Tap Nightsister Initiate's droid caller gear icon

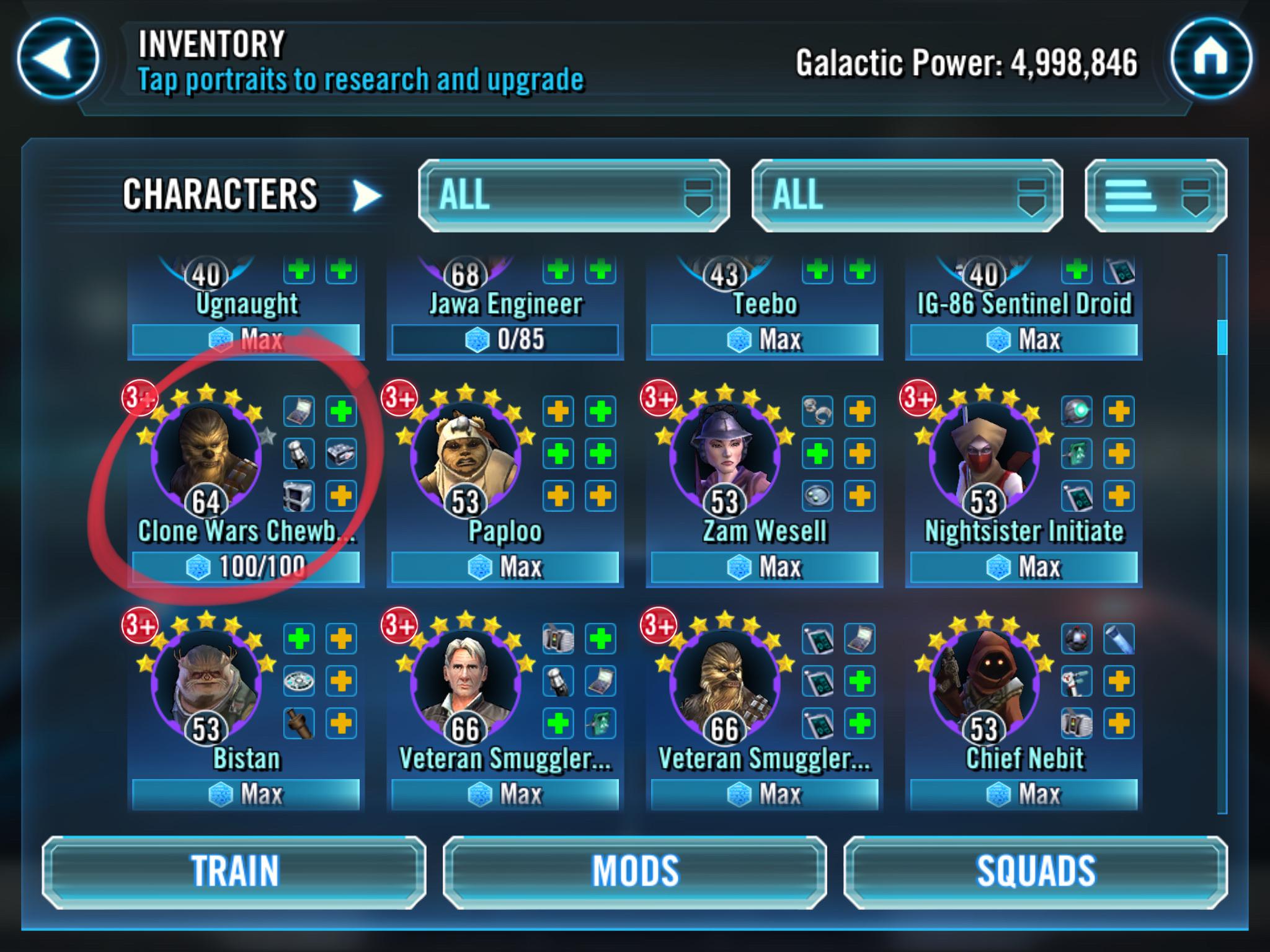pos(1076,411)
